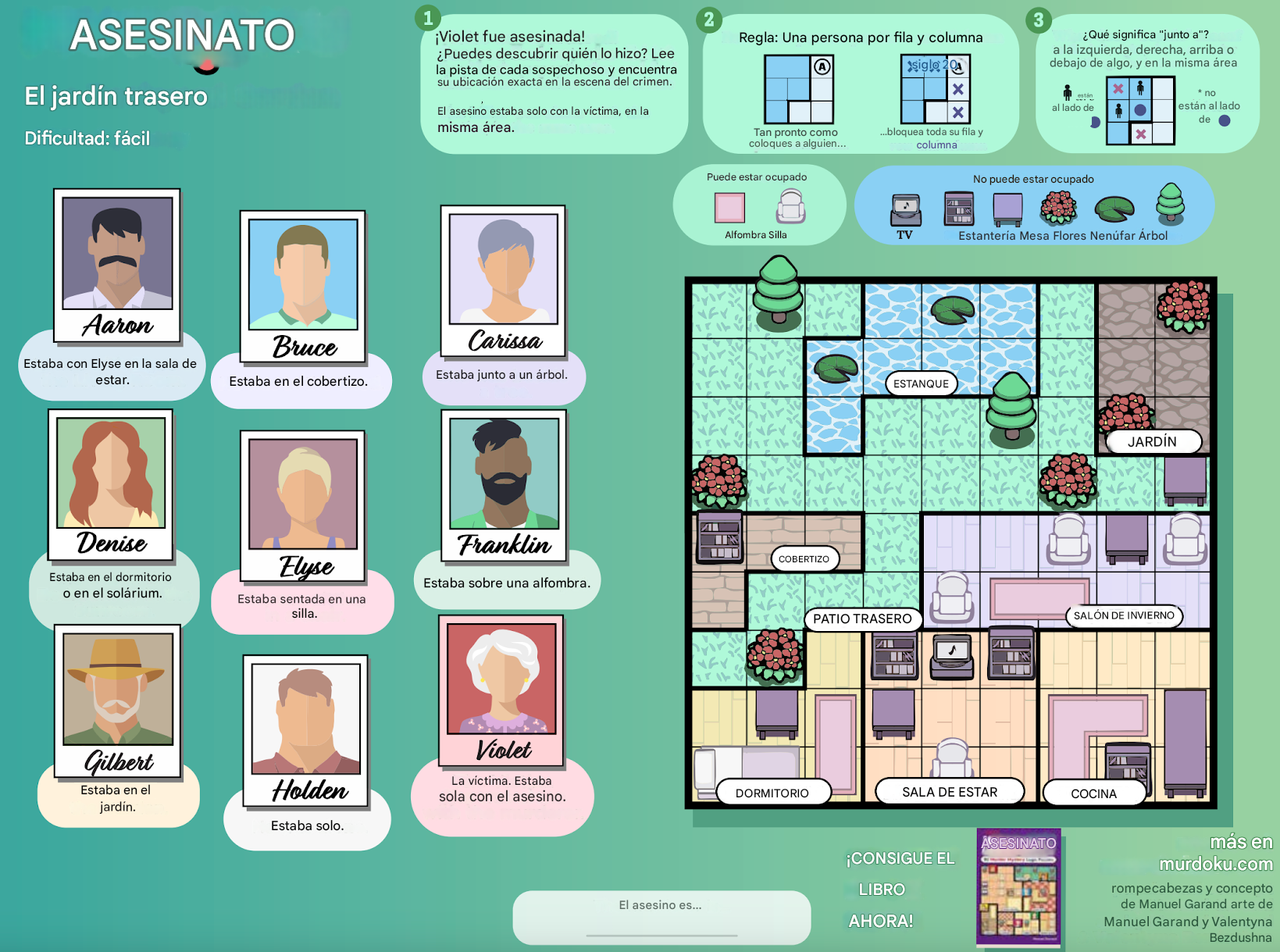Open the Asesinato book cover thumbnail
Screen dimensions: 1280x952
point(1018,887)
